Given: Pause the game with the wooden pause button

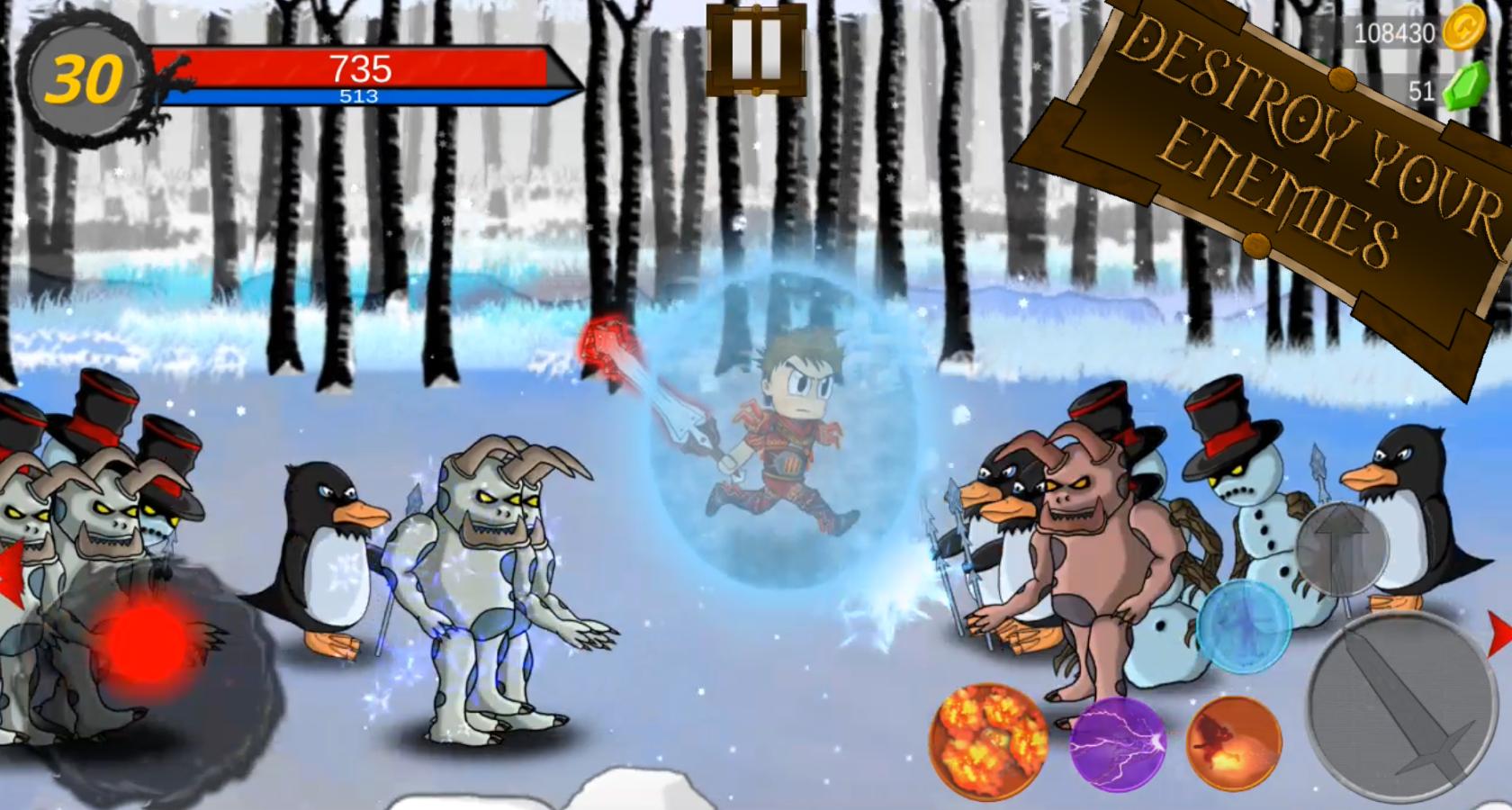Looking at the screenshot, I should pos(754,49).
